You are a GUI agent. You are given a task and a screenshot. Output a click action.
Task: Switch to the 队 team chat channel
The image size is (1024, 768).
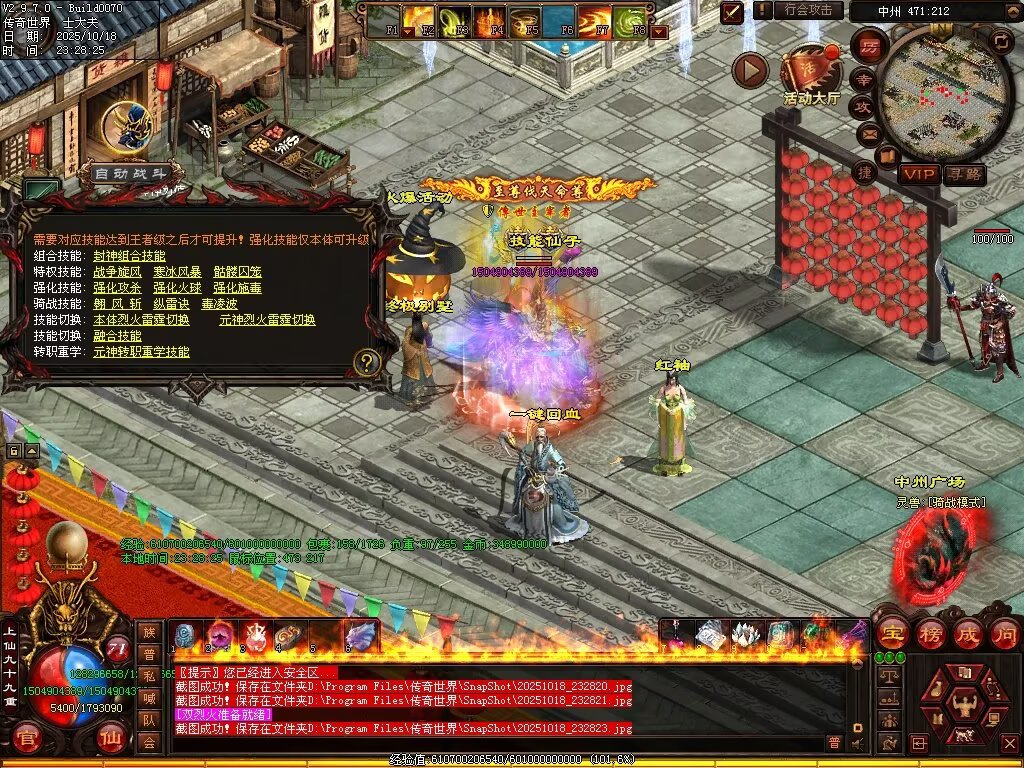coord(148,720)
